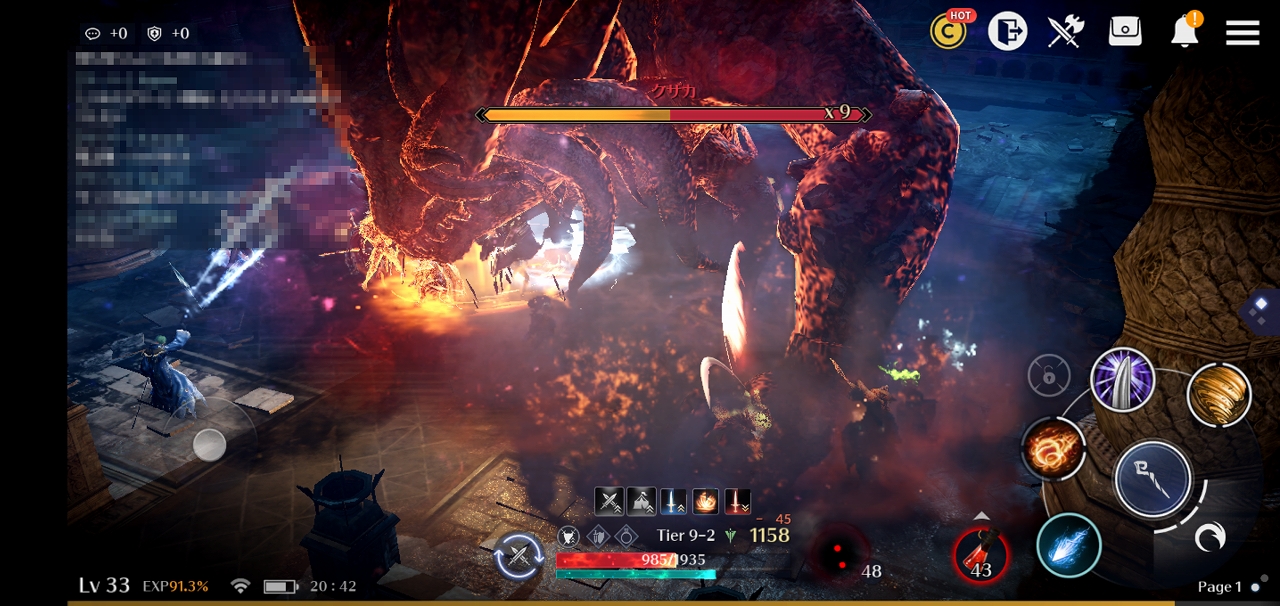Screen dimensions: 1280x606
Task: Open the blurred chat log panel
Action: [x=200, y=150]
